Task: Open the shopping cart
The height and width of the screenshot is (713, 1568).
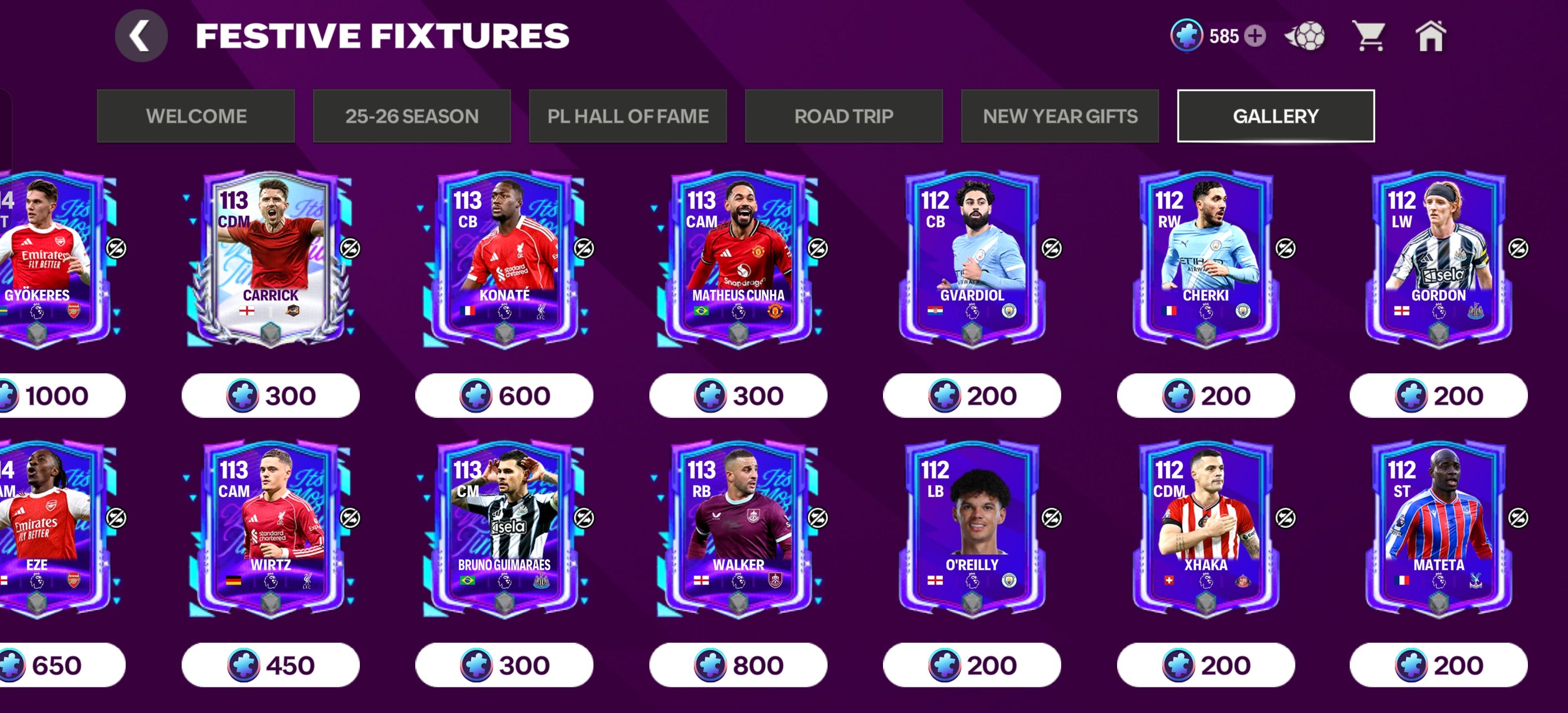Action: pos(1369,37)
